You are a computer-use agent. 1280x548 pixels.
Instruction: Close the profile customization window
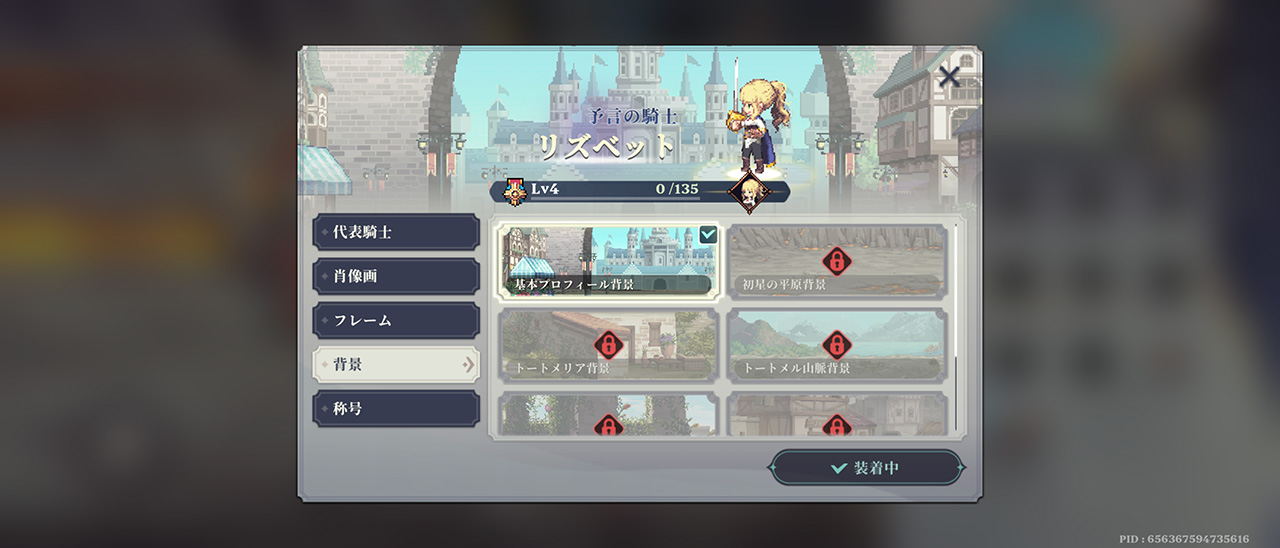tap(949, 76)
